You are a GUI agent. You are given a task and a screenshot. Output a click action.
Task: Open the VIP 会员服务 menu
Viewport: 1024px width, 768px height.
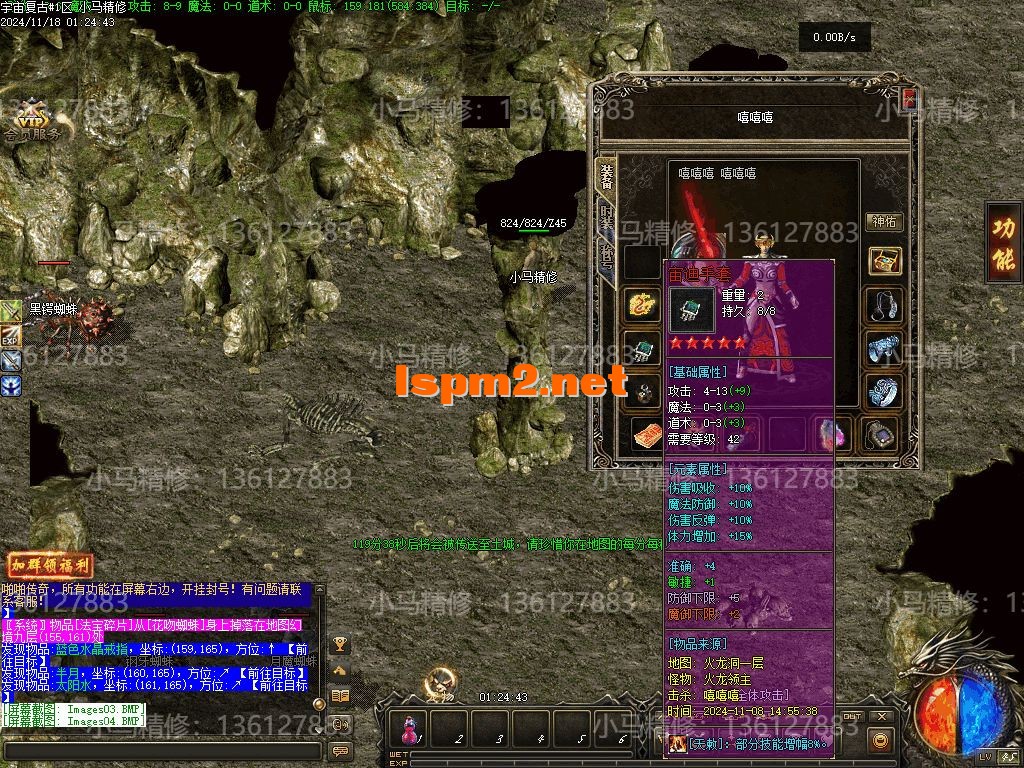pyautogui.click(x=33, y=120)
